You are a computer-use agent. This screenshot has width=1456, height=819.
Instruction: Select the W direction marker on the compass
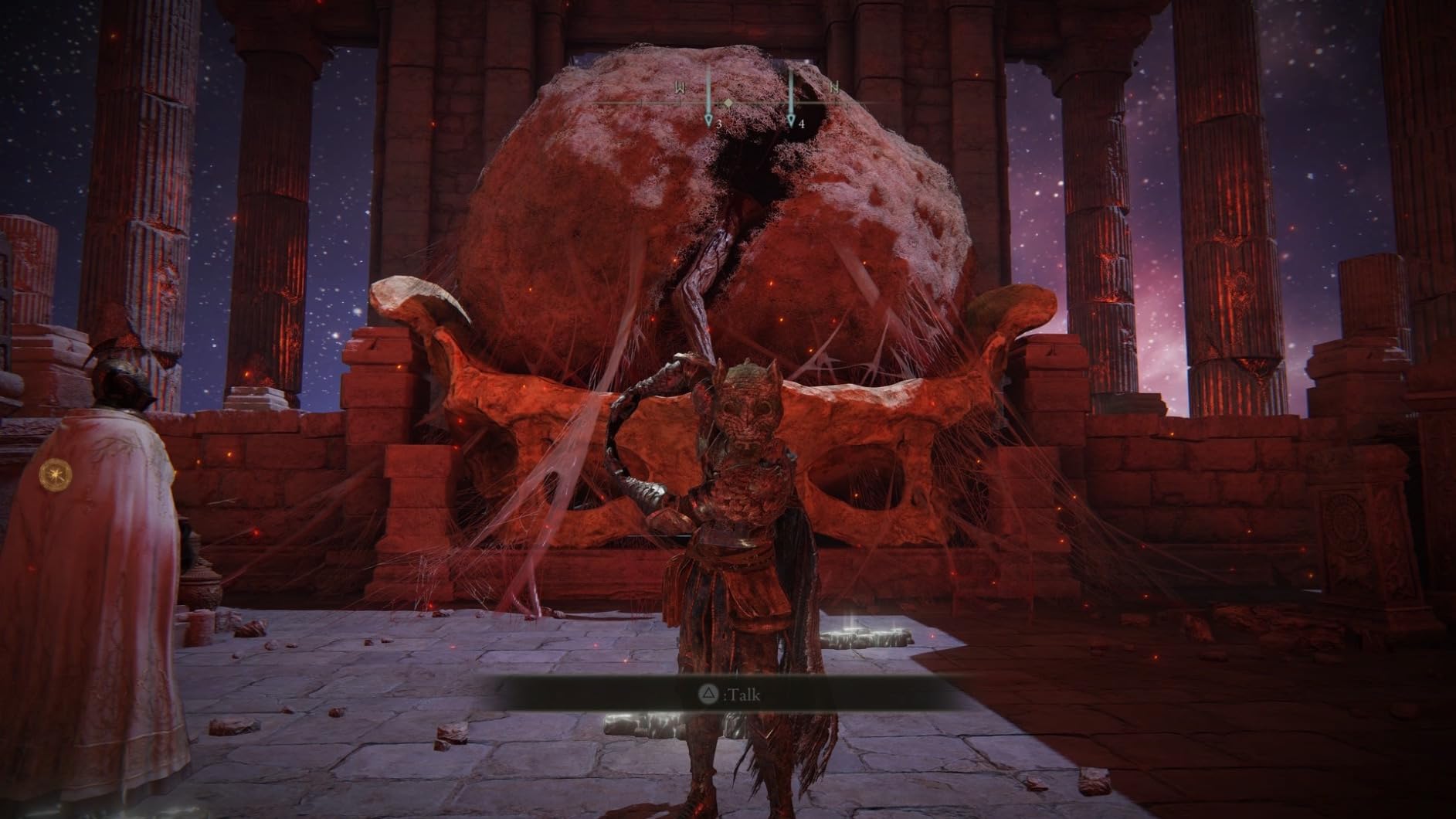pyautogui.click(x=680, y=87)
